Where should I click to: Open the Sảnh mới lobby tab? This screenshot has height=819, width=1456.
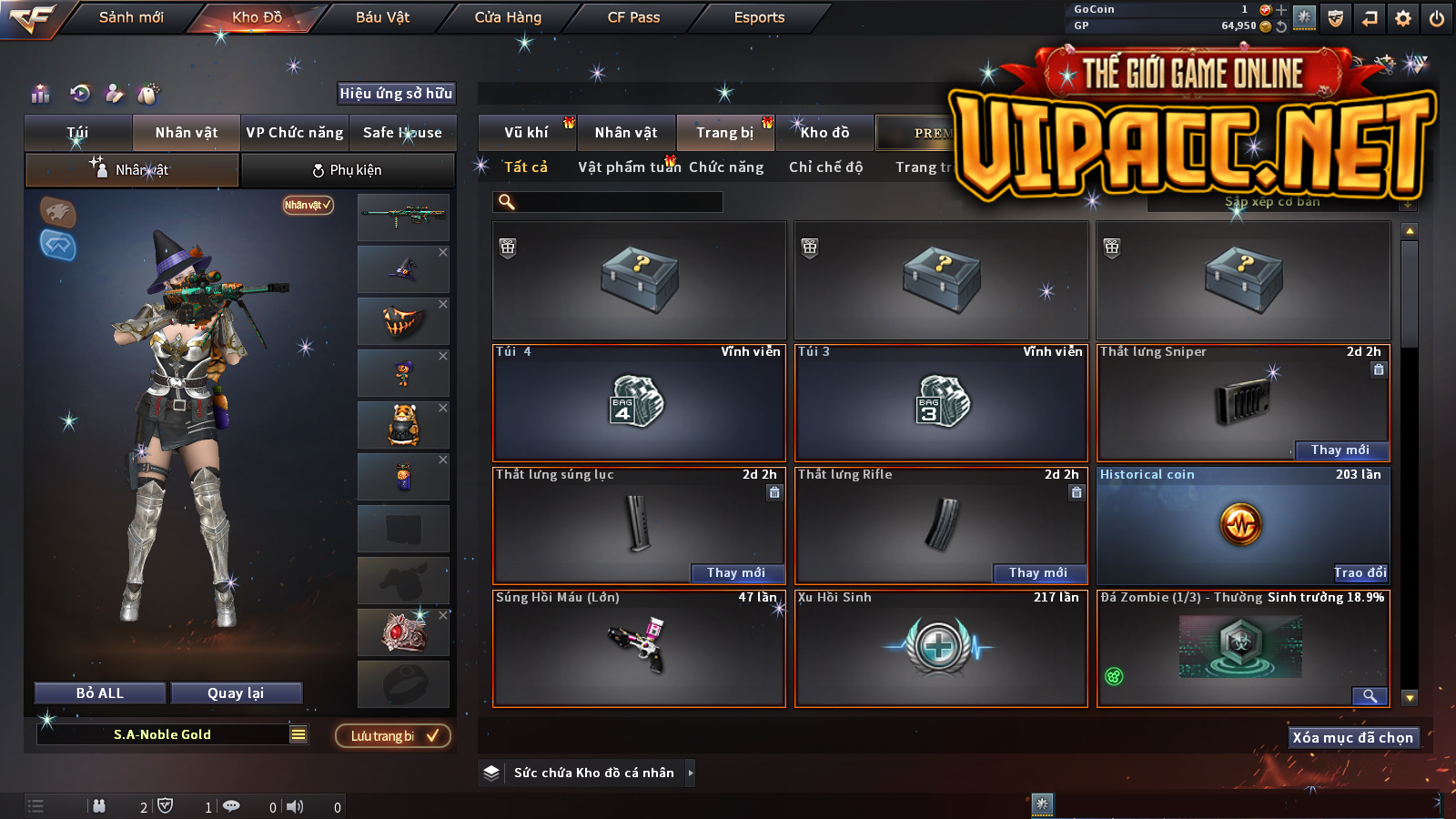point(131,17)
